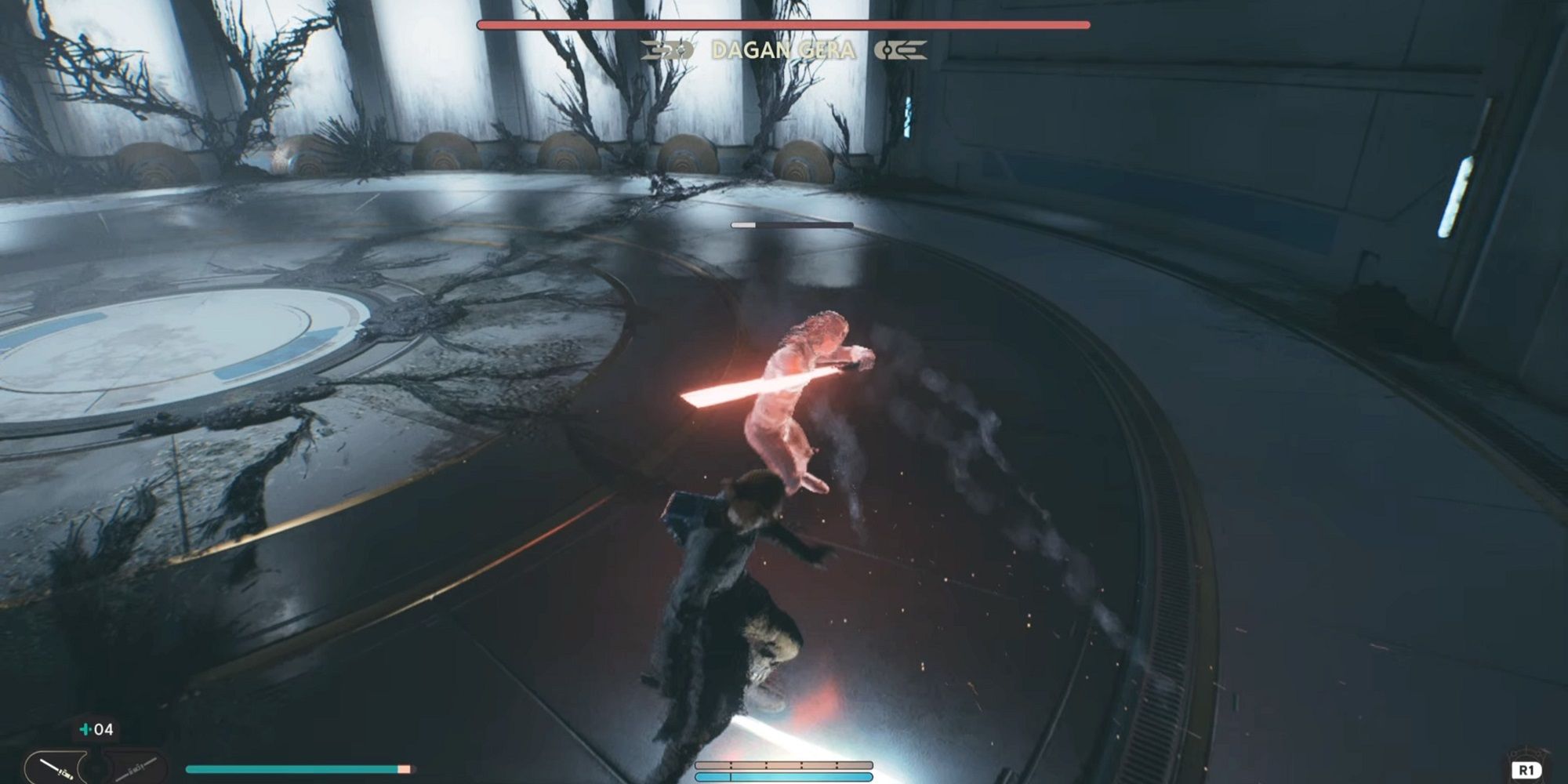The height and width of the screenshot is (784, 1568).
Task: Toggle Dagan Gera's boss health display
Action: tap(784, 26)
